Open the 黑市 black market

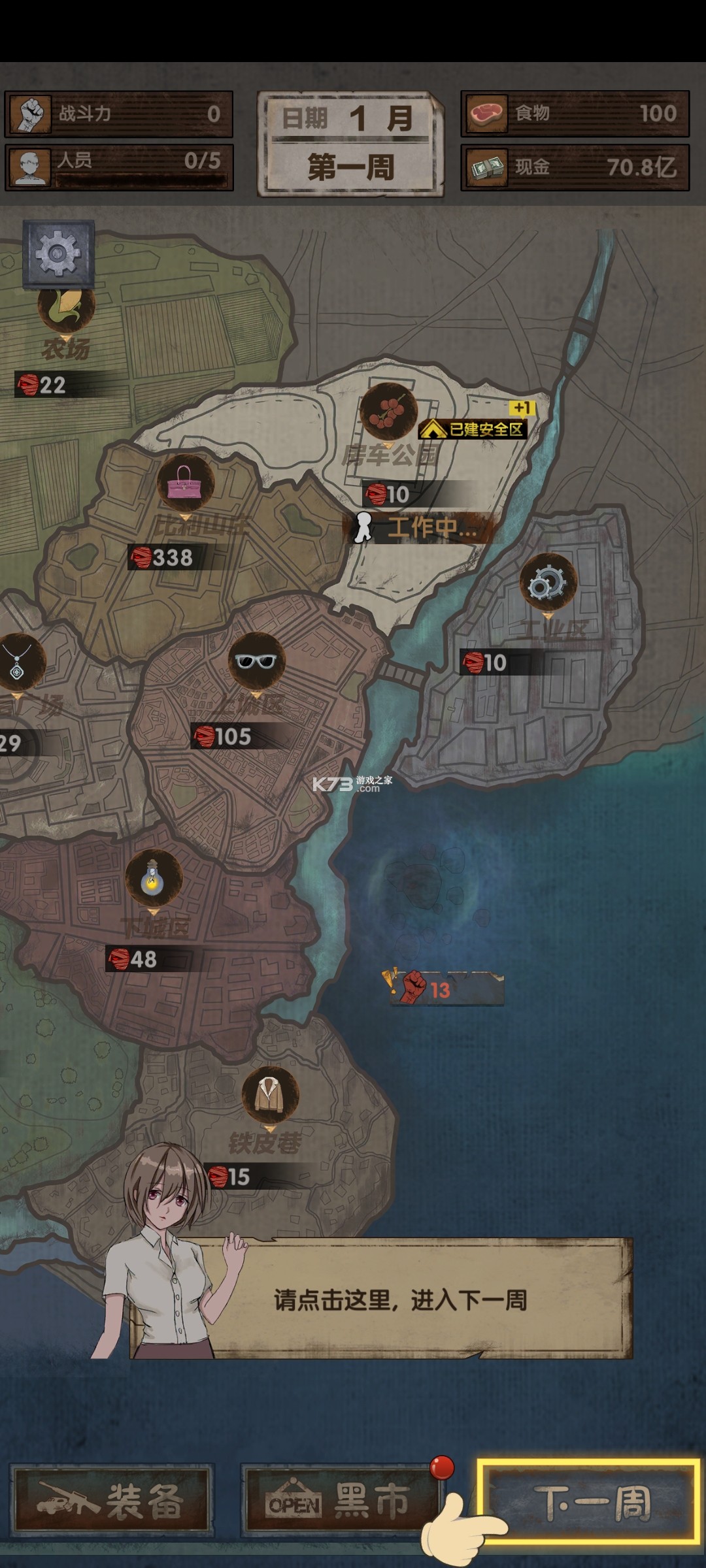[x=340, y=1501]
